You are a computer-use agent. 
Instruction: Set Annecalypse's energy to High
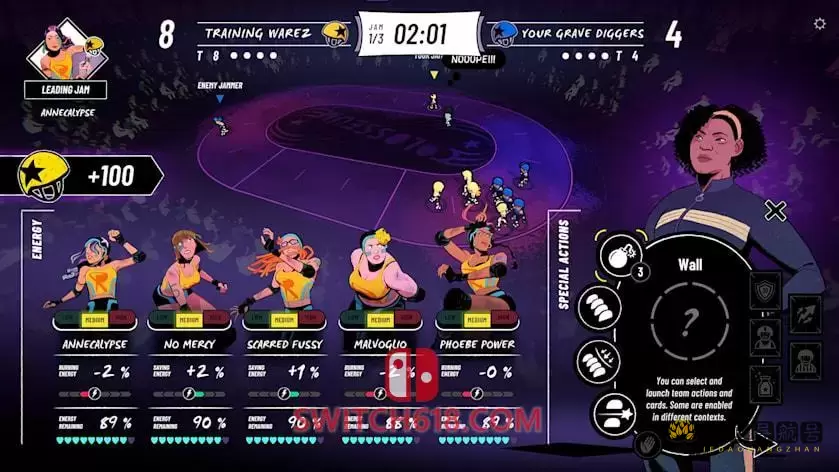[122, 319]
